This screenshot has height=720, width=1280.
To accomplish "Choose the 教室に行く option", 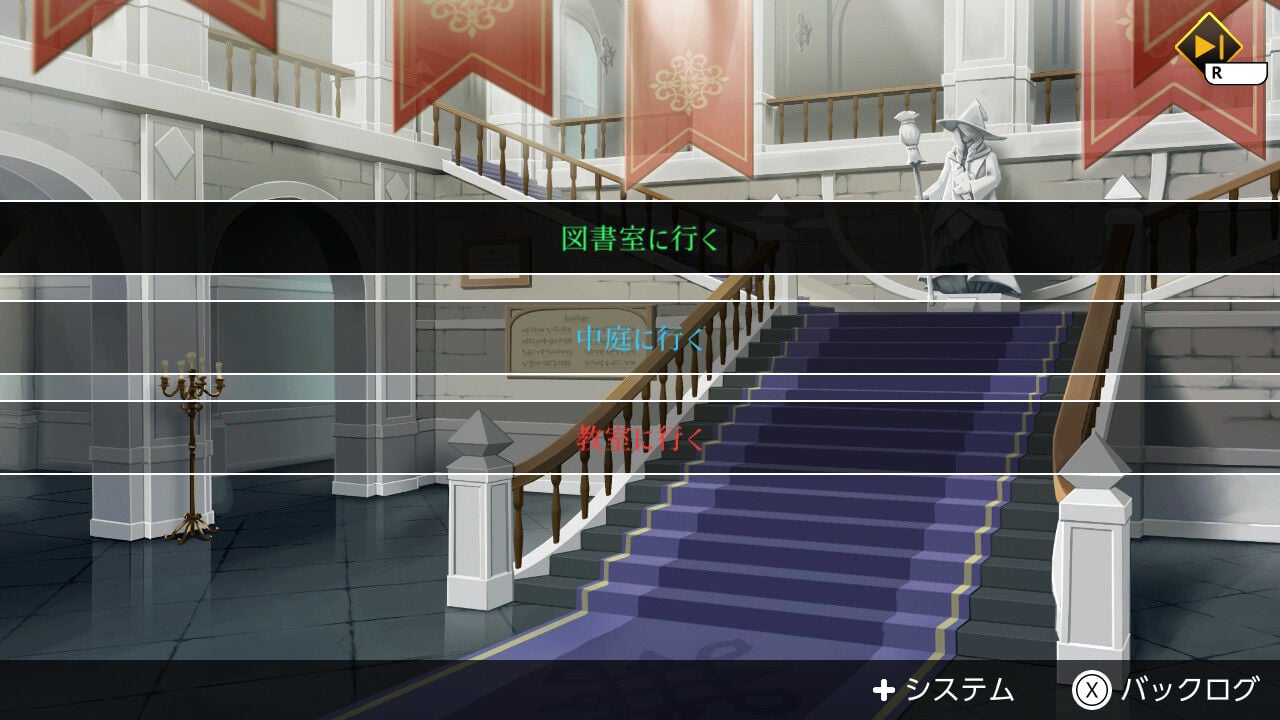I will pyautogui.click(x=640, y=438).
